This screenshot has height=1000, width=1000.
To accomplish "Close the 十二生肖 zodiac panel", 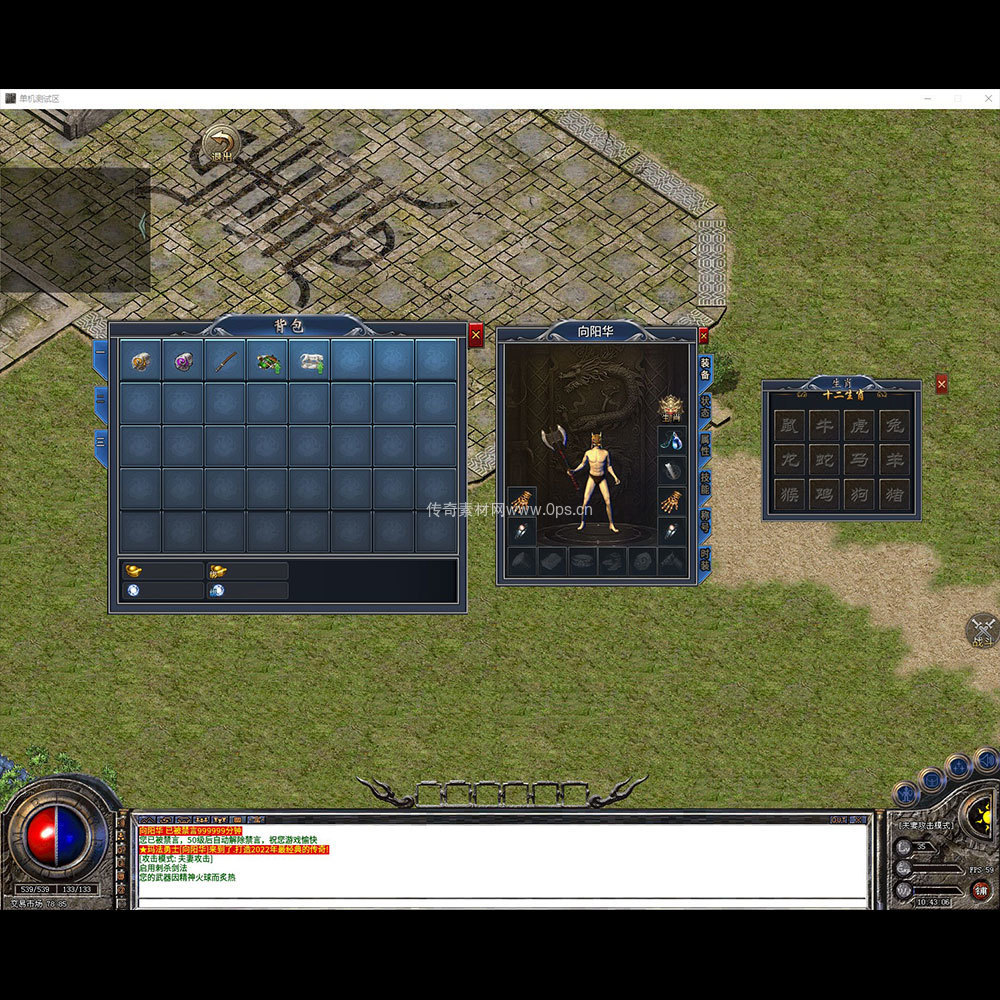I will point(941,384).
